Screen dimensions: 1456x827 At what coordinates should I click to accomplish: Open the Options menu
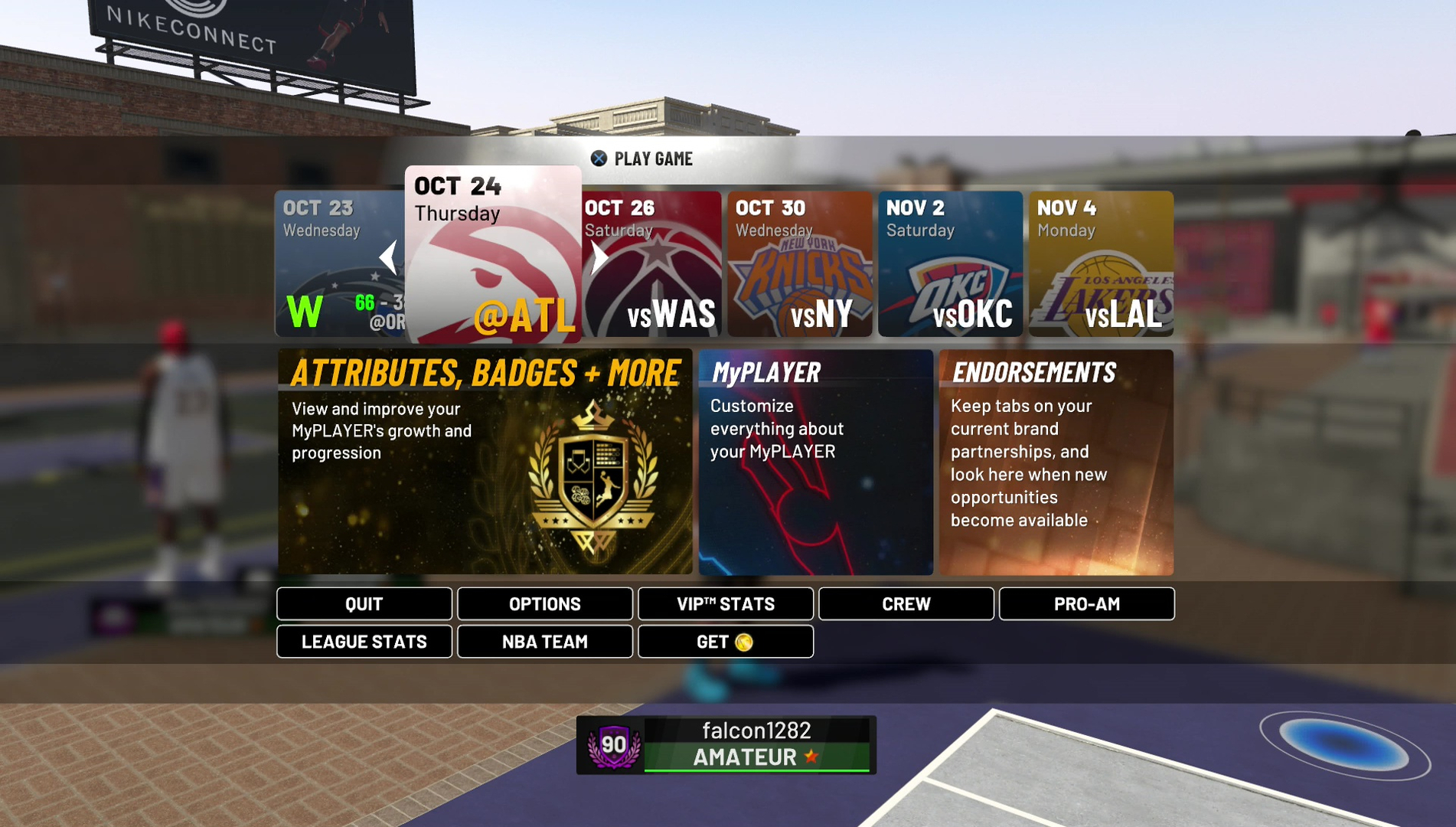point(545,604)
